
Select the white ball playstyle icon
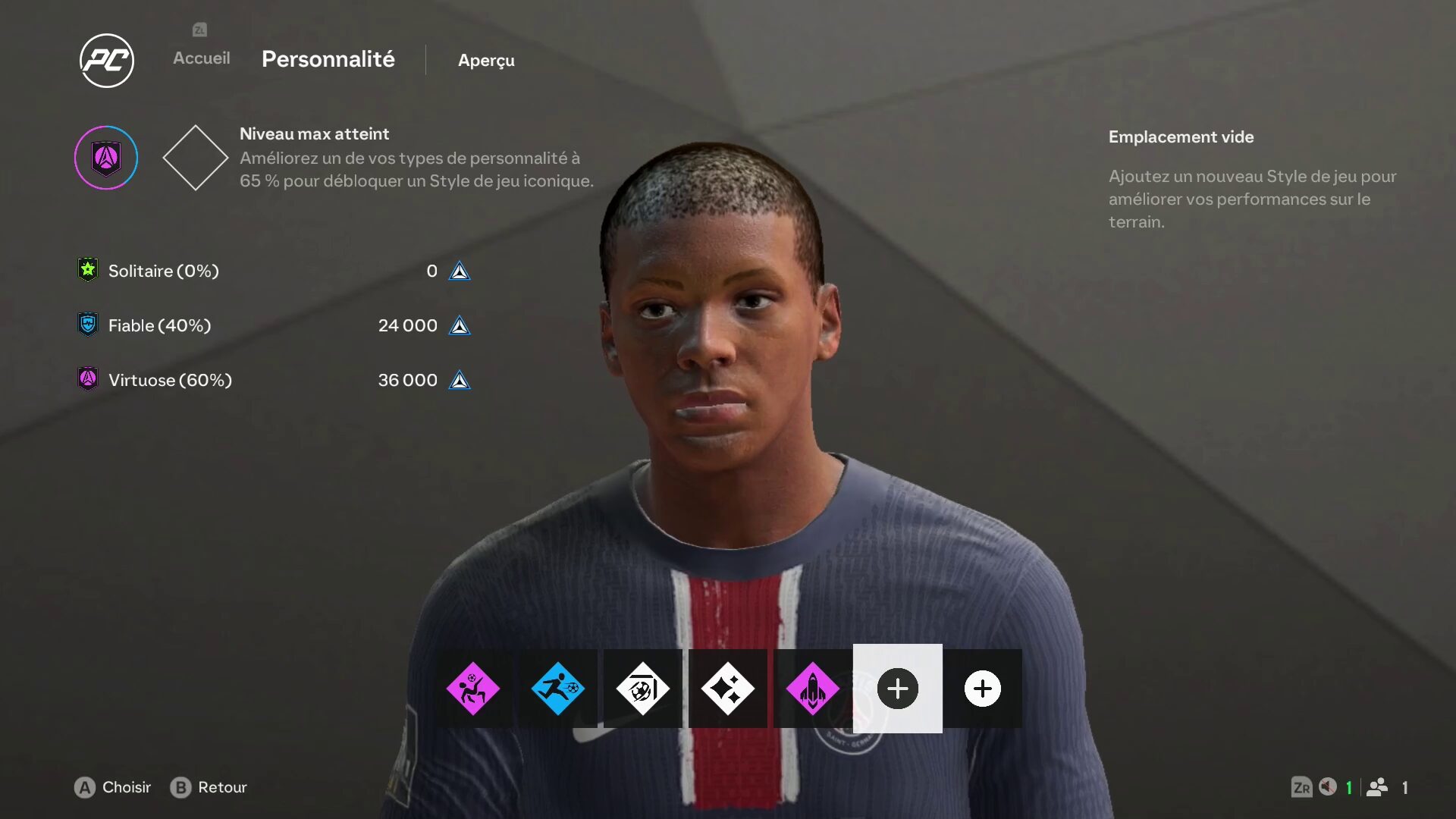tap(642, 689)
